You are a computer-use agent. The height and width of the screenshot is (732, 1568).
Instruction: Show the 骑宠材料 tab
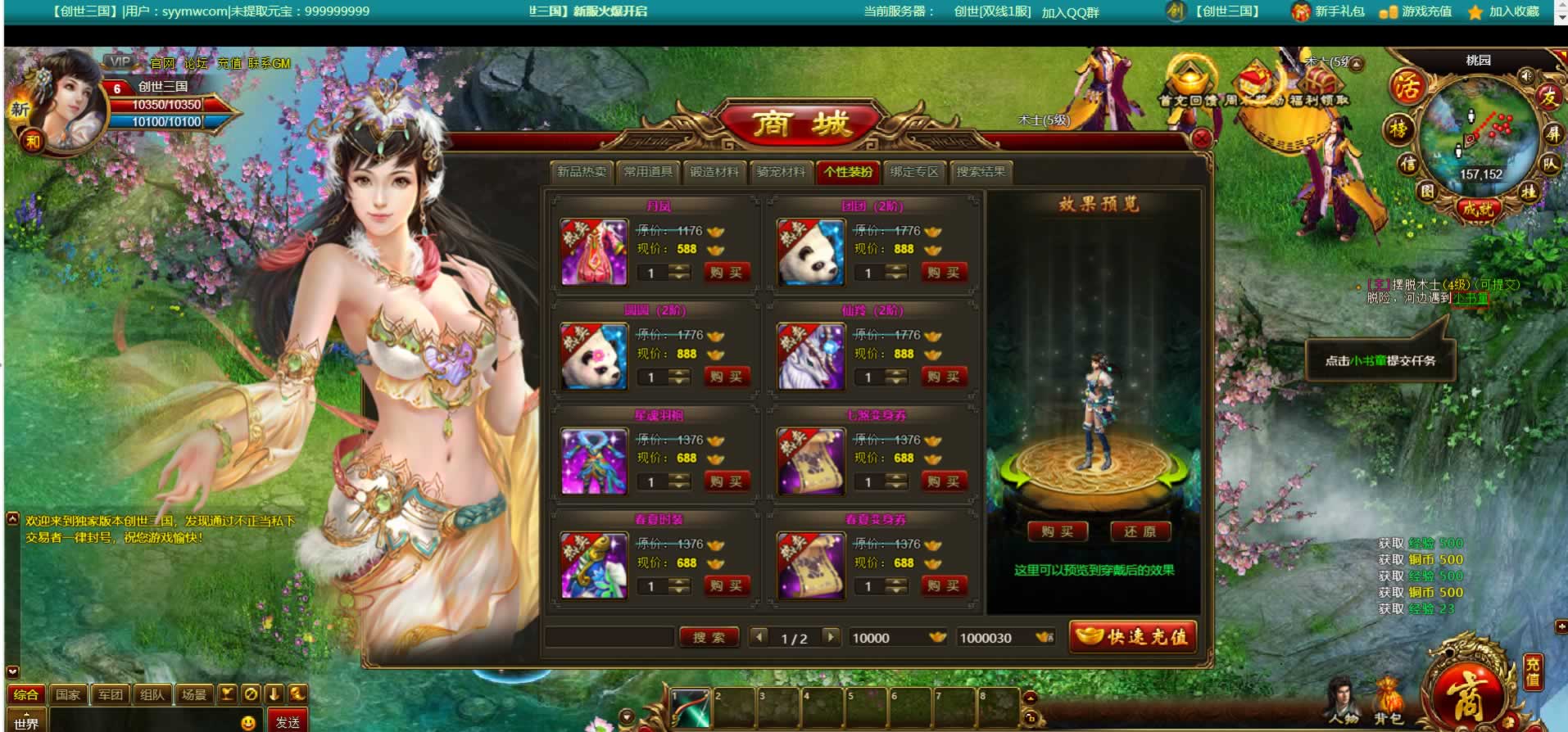click(780, 172)
